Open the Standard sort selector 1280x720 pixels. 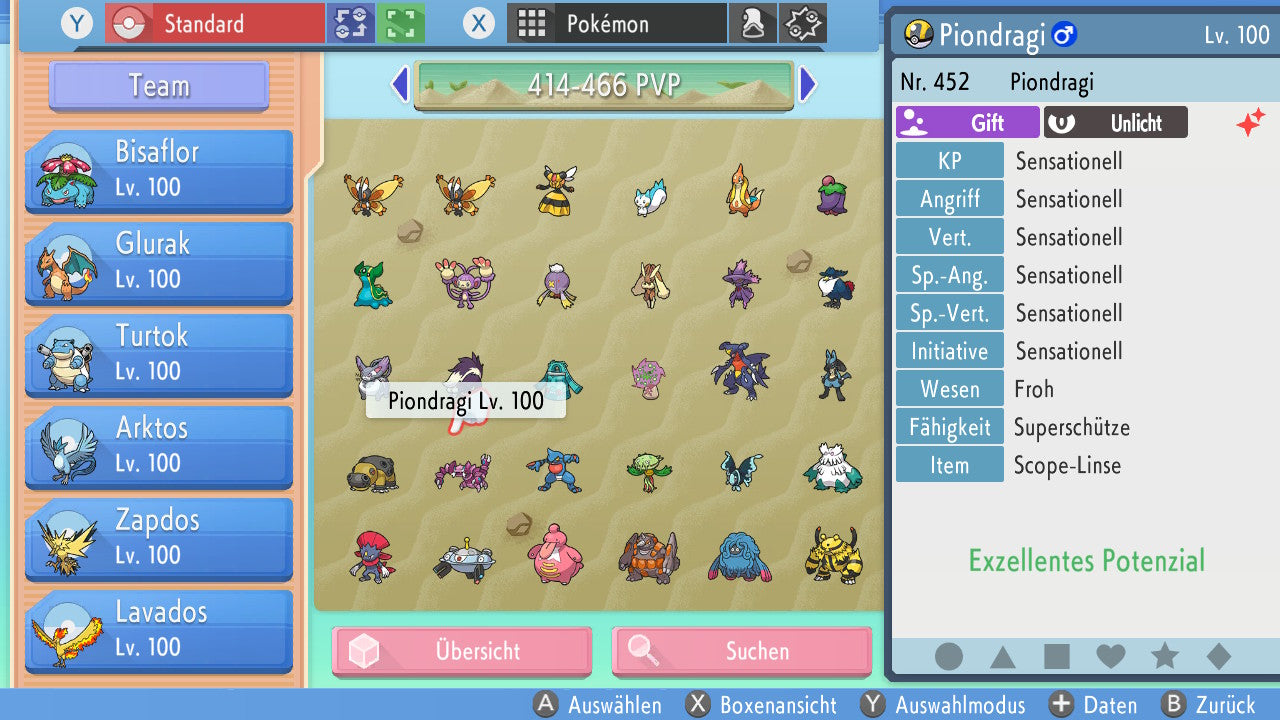[x=213, y=23]
